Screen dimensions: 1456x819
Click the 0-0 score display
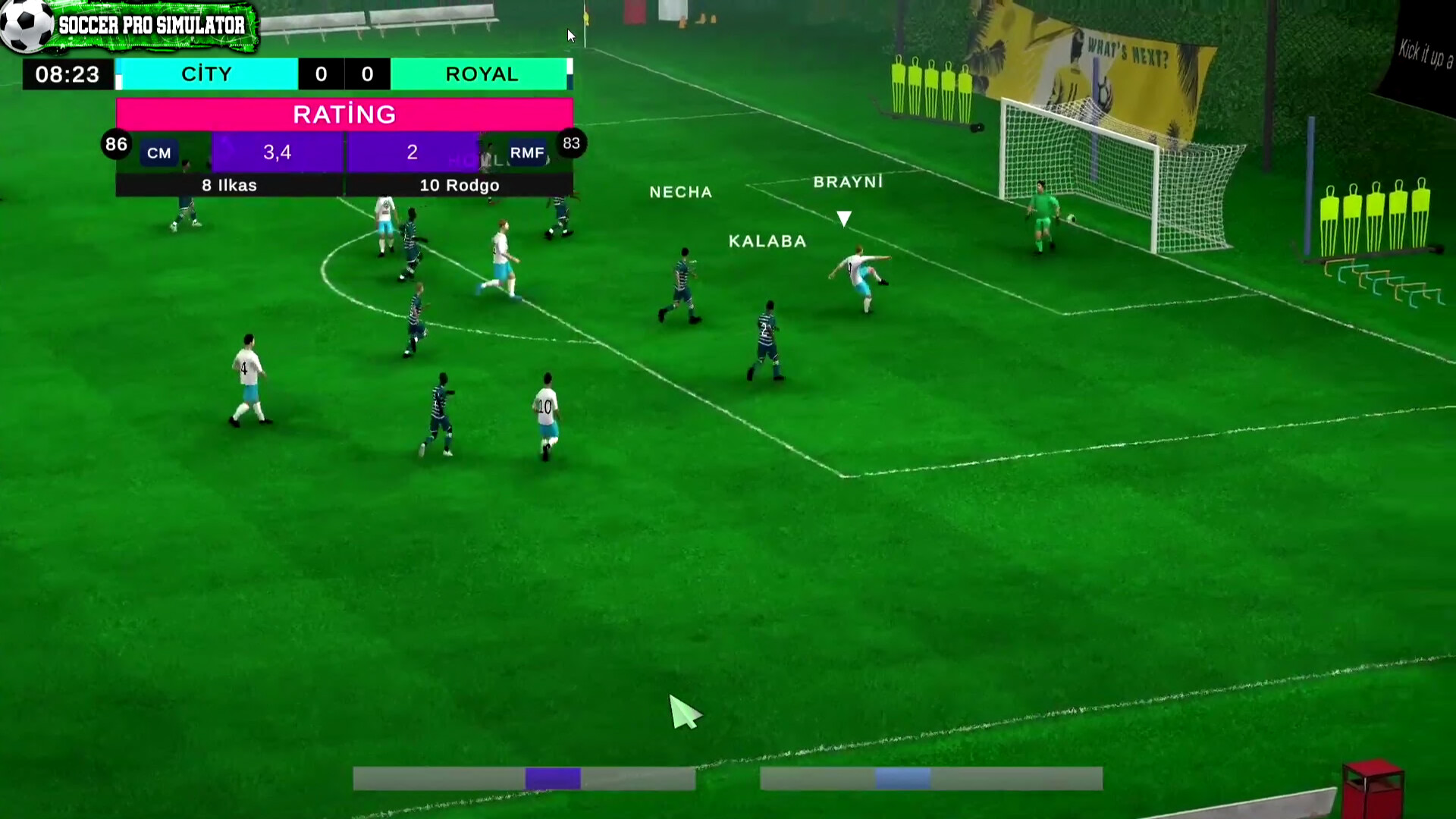coord(344,74)
